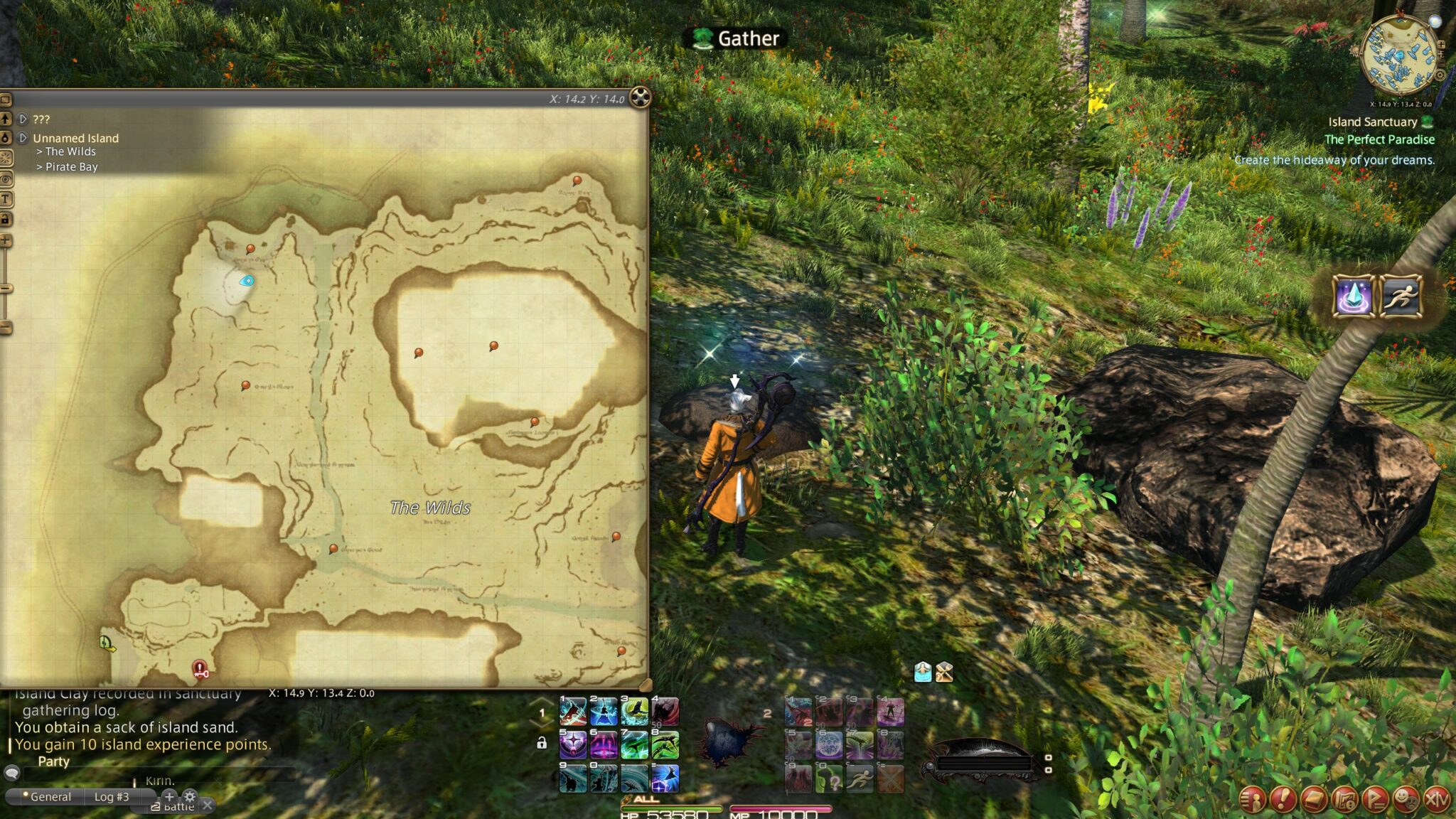Image resolution: width=1456 pixels, height=819 pixels.
Task: Expand the Unnamed Island disclosure triangle
Action: 22,138
